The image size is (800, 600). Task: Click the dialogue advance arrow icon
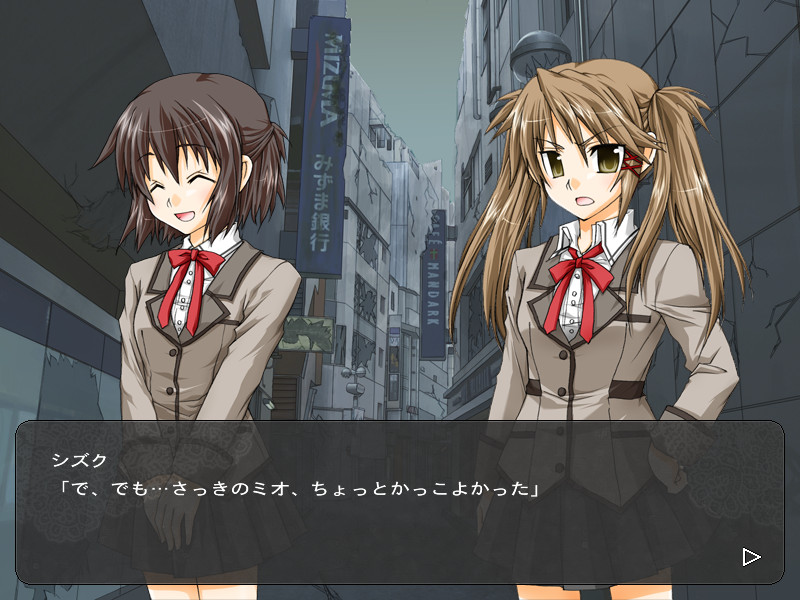pos(751,556)
